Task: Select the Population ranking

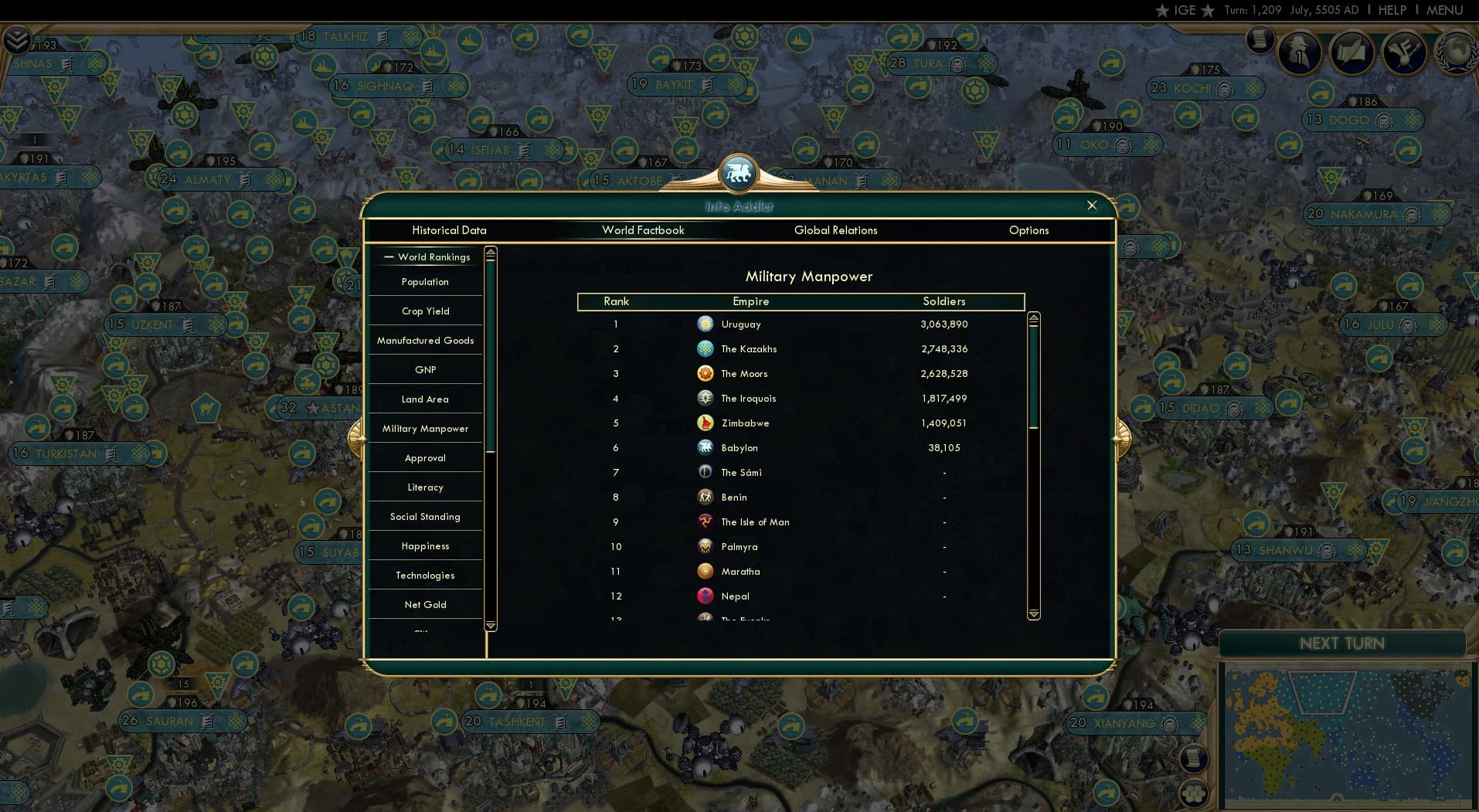Action: (x=424, y=281)
